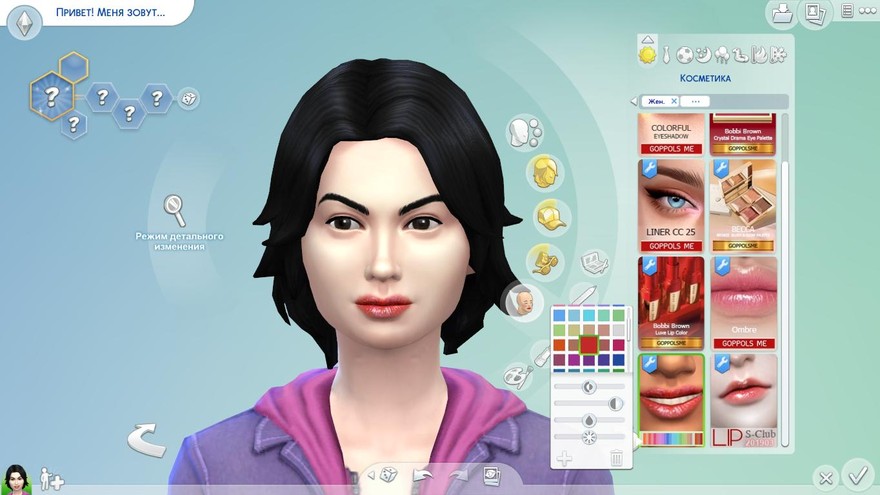Select the LIP S-Club lipstick thumbnail

[x=744, y=399]
